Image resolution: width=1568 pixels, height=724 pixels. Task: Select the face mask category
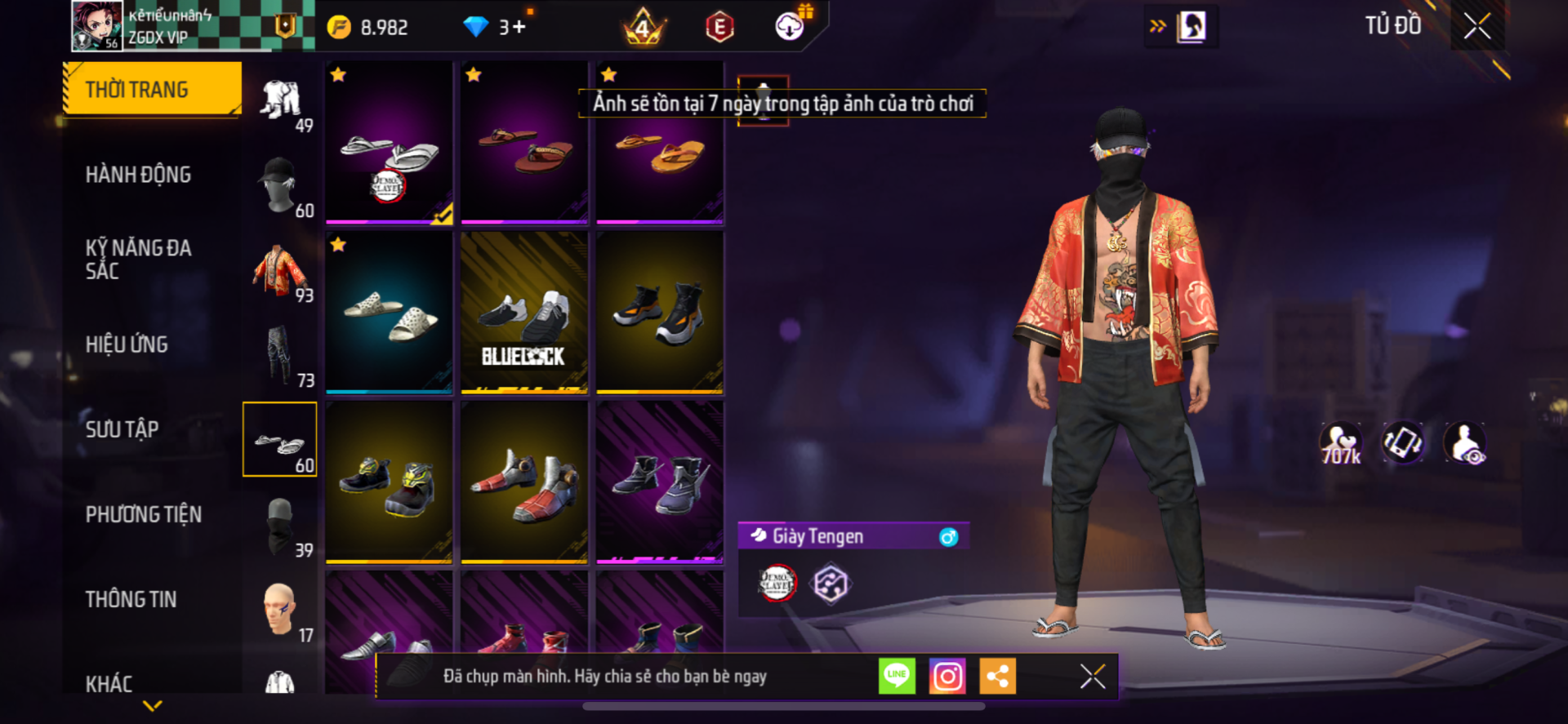pyautogui.click(x=280, y=526)
